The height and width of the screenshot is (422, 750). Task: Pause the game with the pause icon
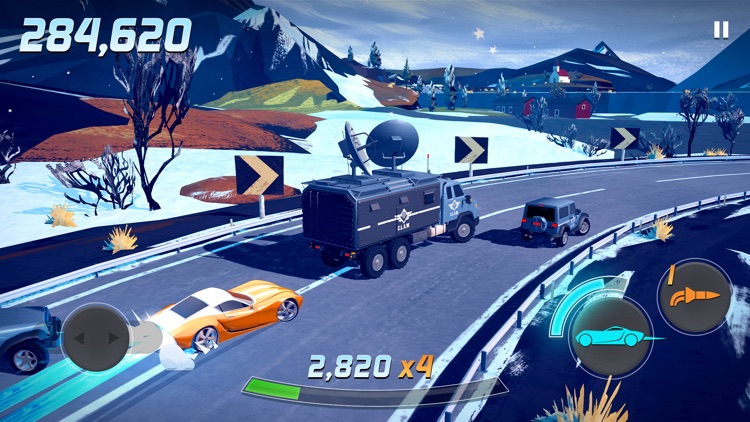coord(720,30)
